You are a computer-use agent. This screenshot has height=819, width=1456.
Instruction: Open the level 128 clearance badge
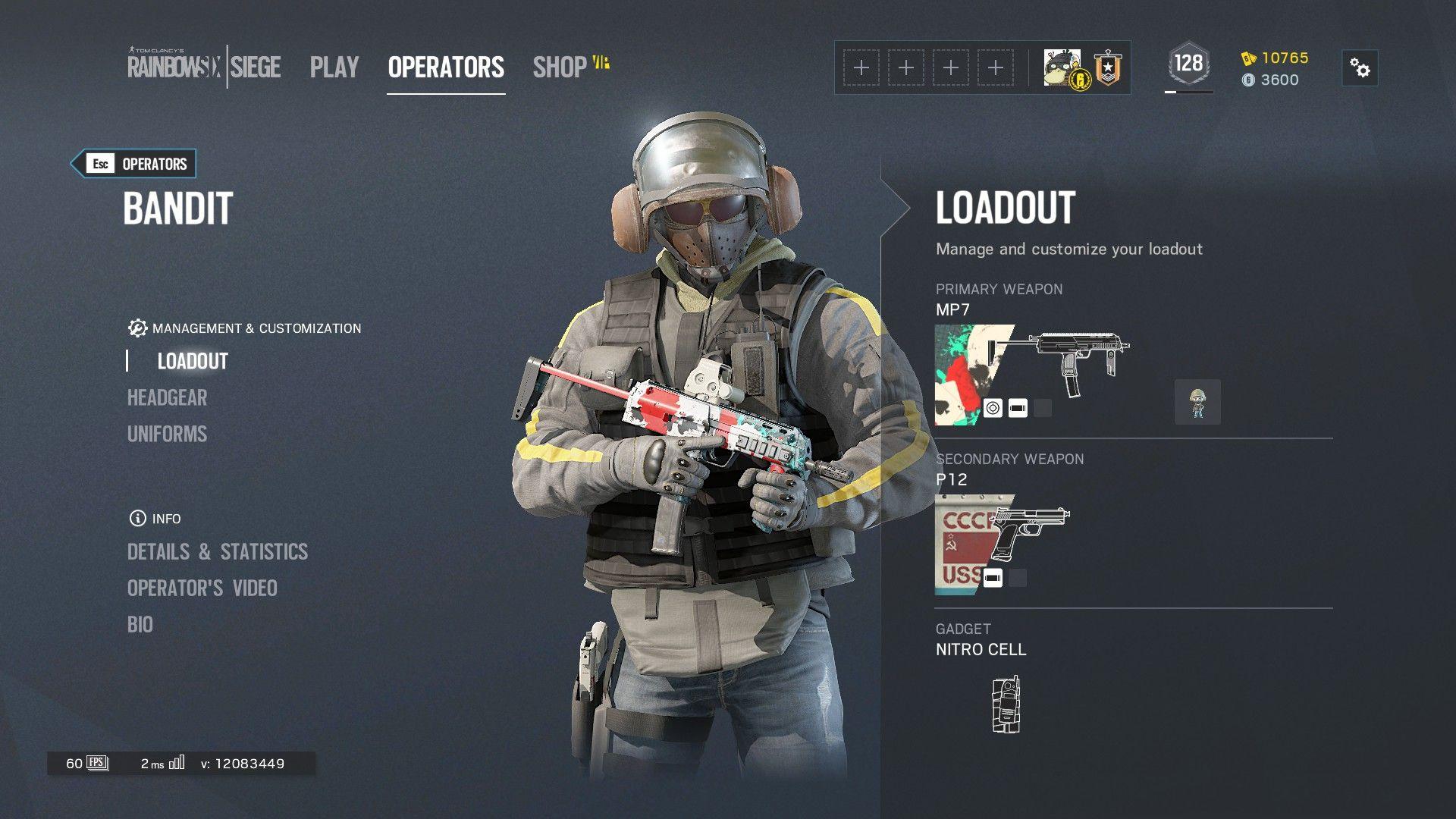[x=1188, y=64]
